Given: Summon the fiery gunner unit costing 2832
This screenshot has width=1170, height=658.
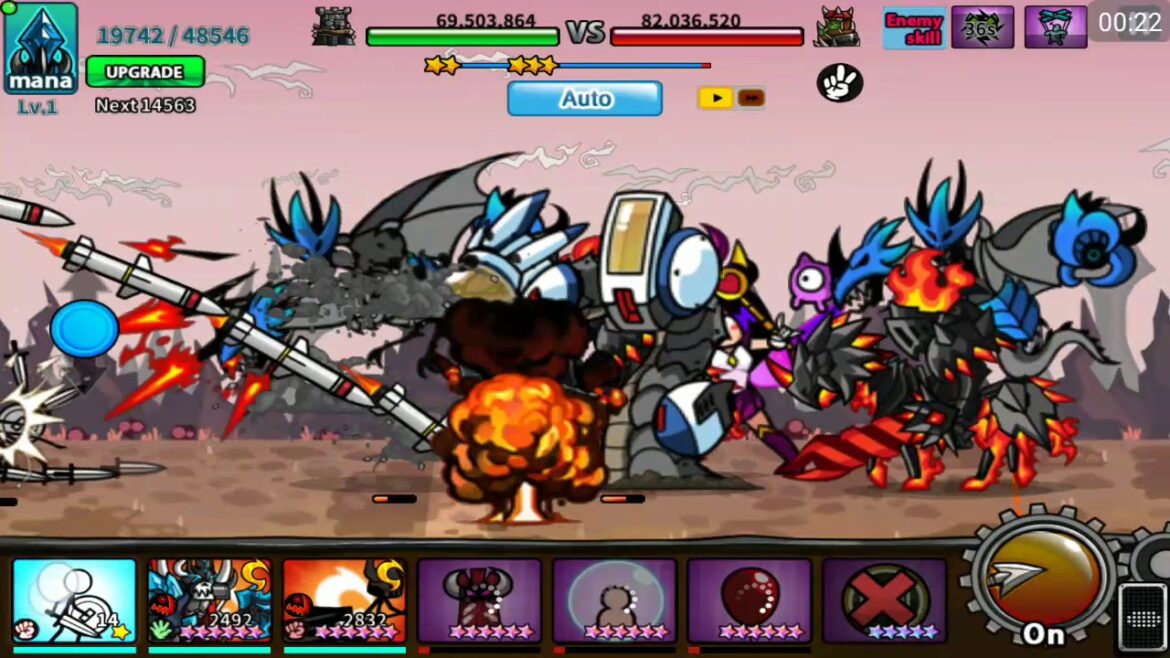Looking at the screenshot, I should 344,600.
